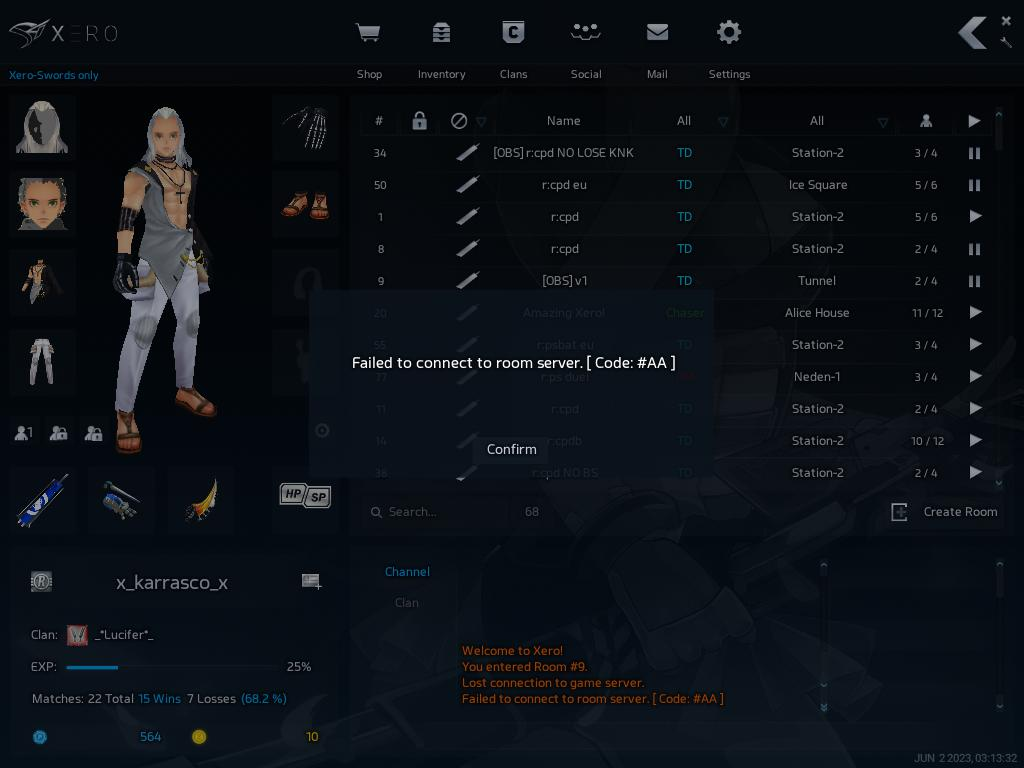Select the equipped sandals slot

point(305,205)
